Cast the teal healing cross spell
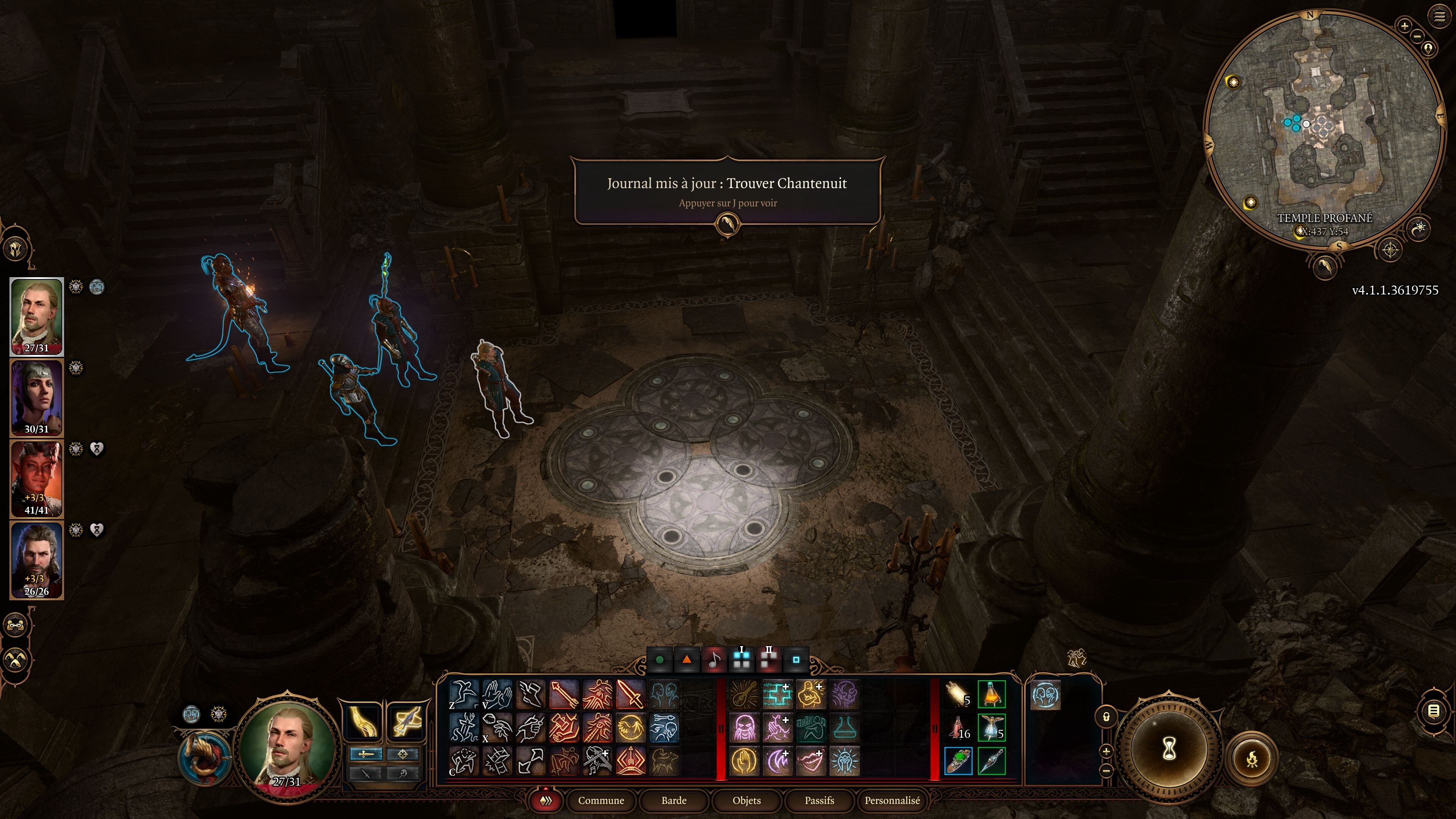This screenshot has width=1456, height=819. (778, 695)
